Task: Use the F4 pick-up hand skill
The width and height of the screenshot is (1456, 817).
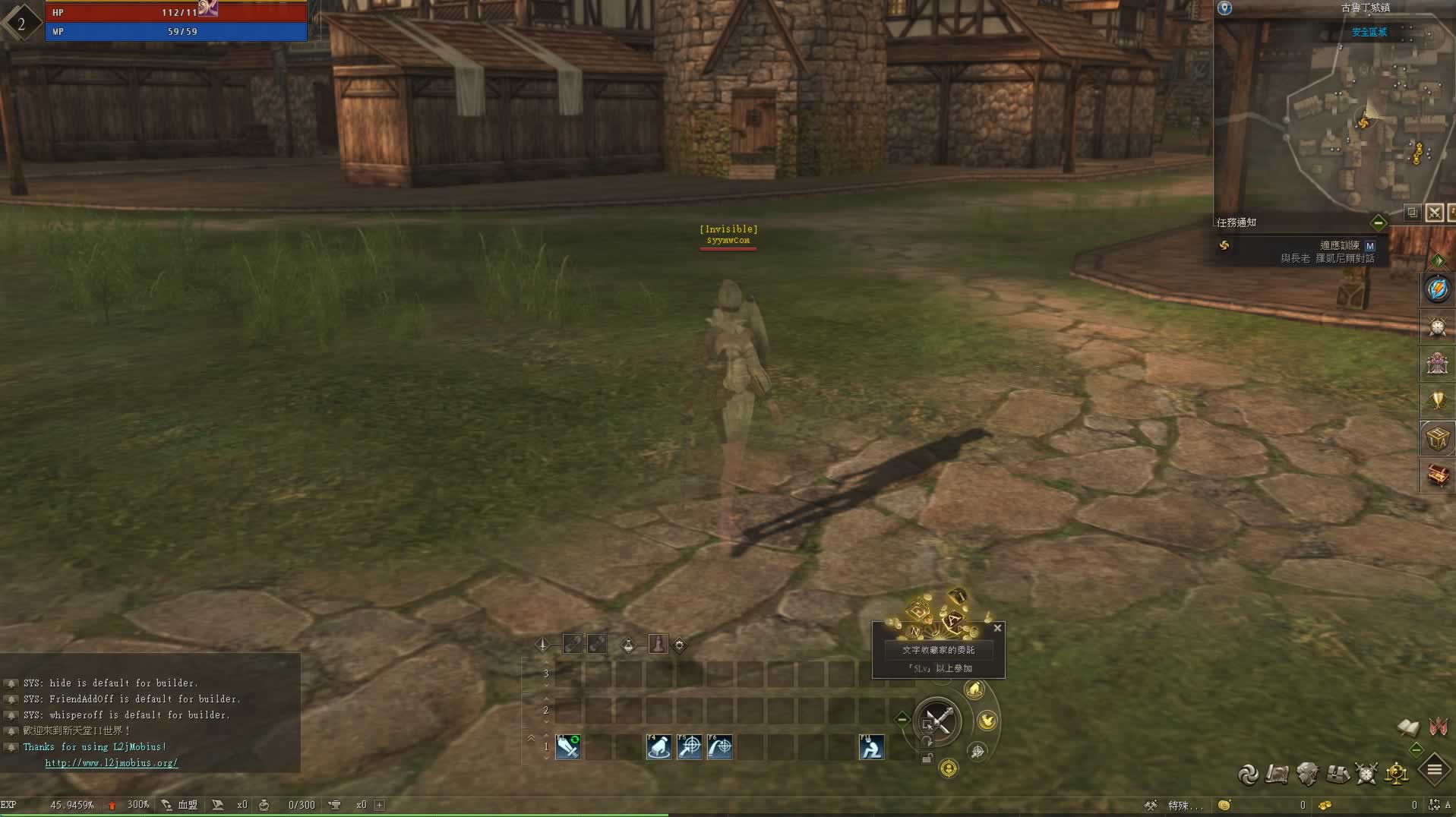Action: pos(659,747)
